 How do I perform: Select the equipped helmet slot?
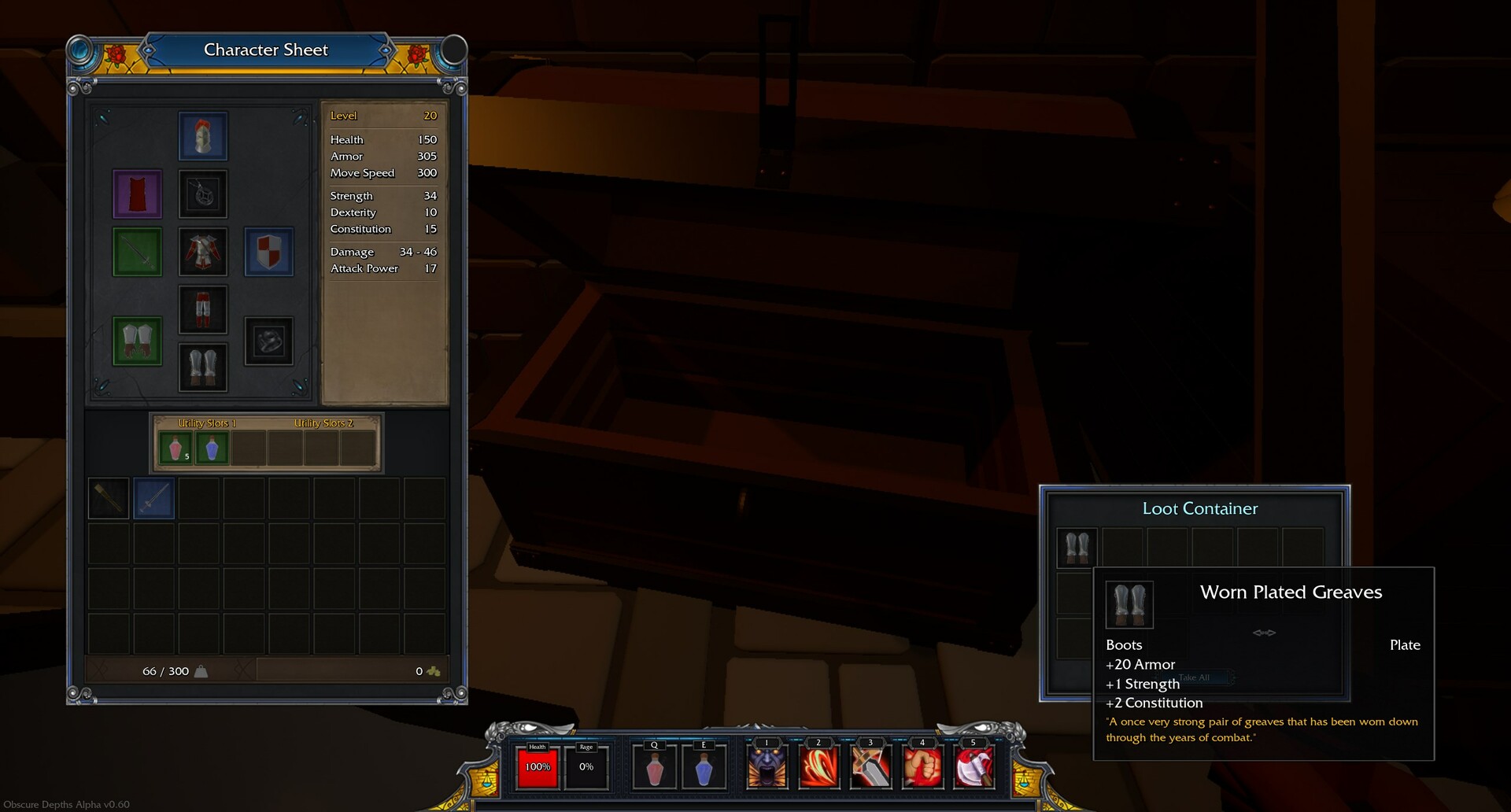coord(203,135)
